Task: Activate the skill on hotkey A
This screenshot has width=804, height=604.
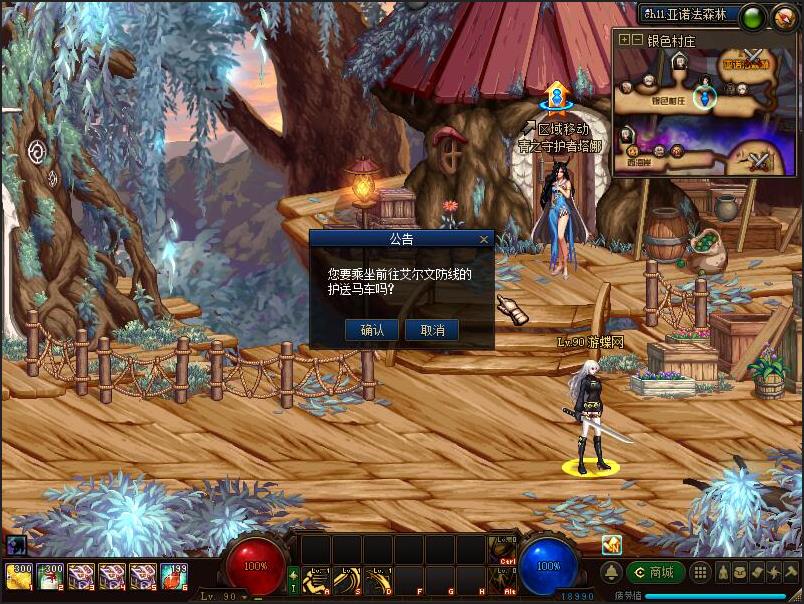Action: [x=317, y=579]
